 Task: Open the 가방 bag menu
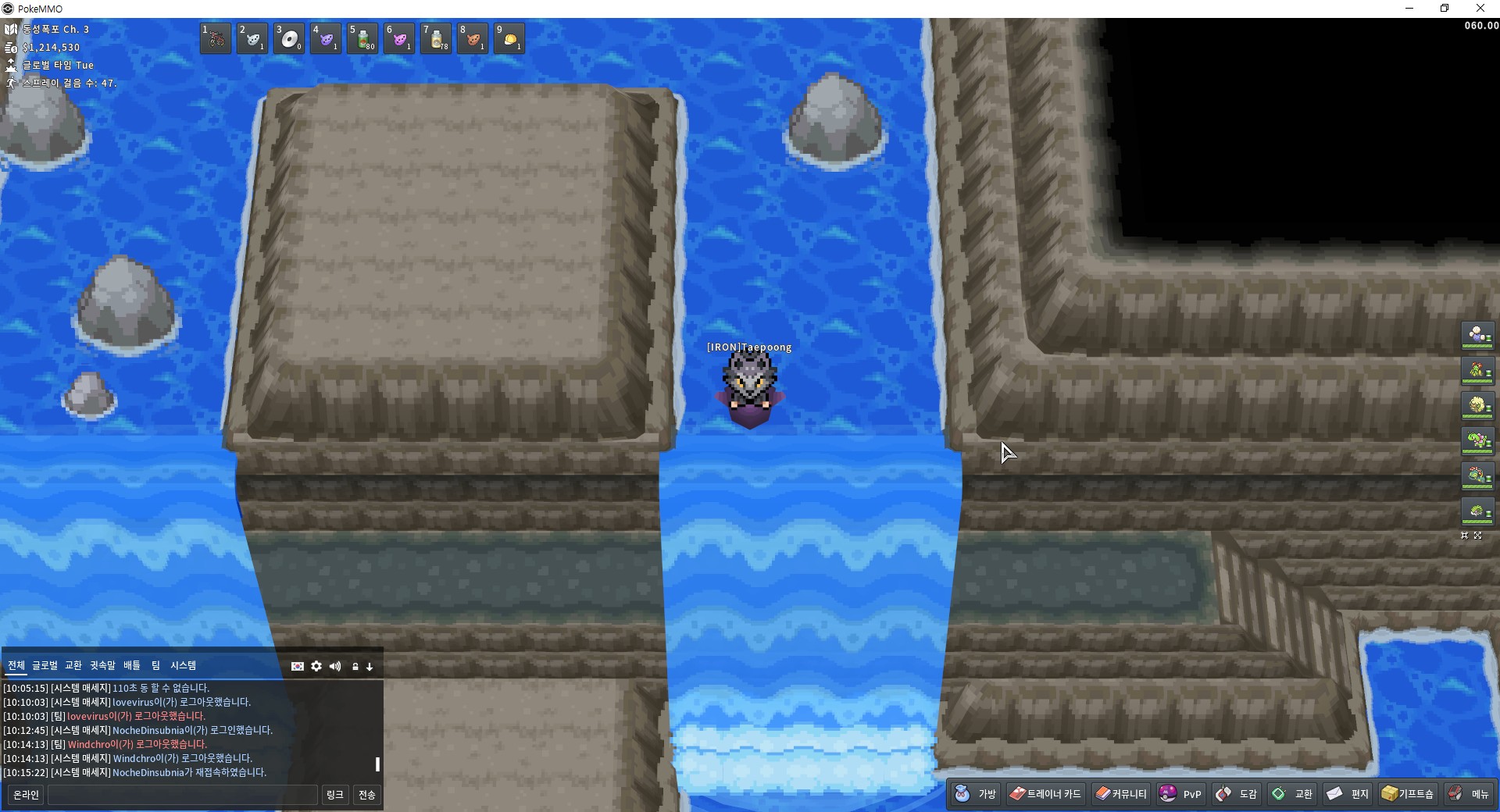click(x=976, y=794)
